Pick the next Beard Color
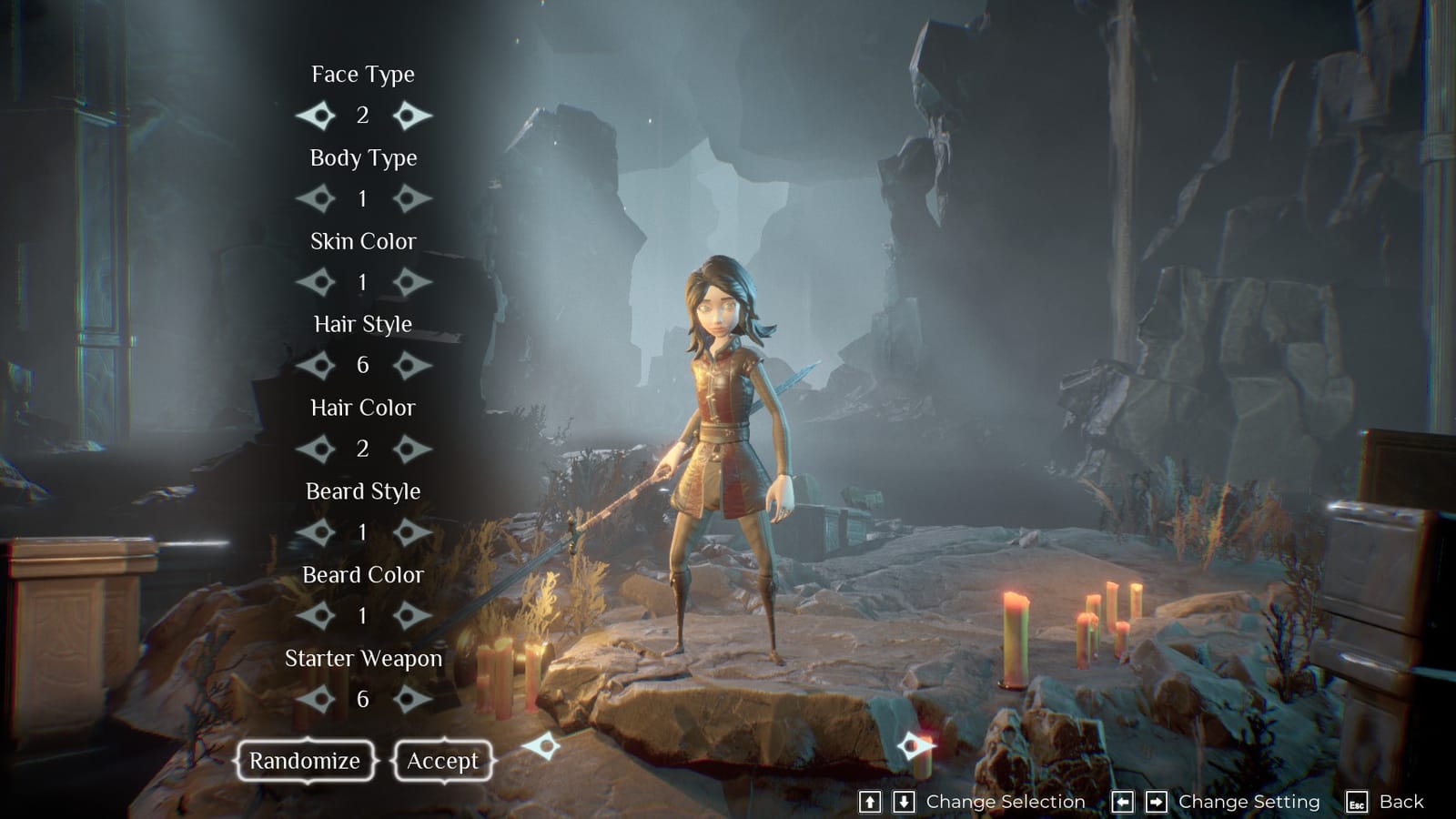 tap(410, 616)
